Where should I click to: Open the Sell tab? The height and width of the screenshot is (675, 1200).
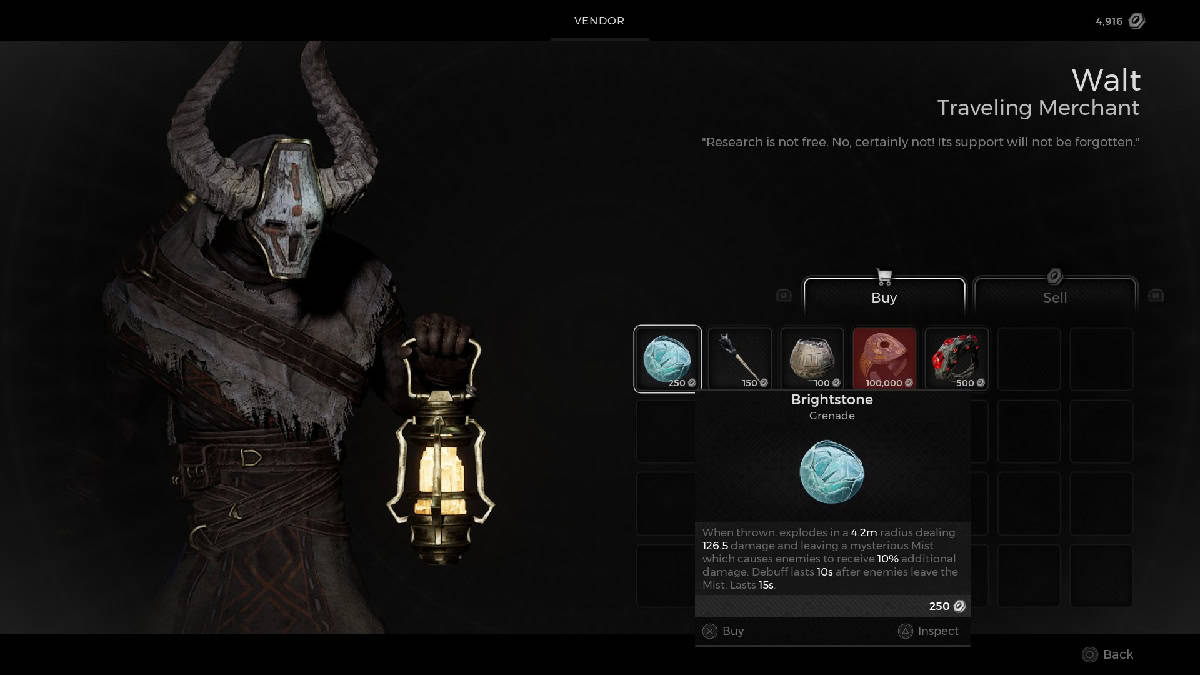click(x=1055, y=297)
